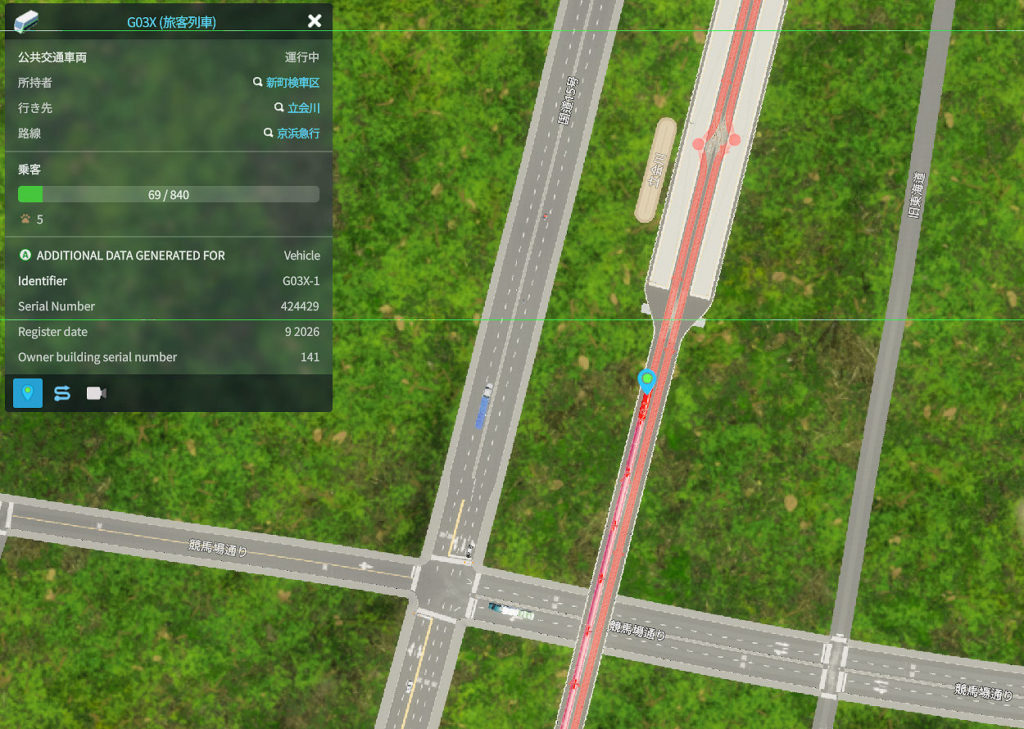Show the vehicle's route with the arrows icon

[x=62, y=393]
